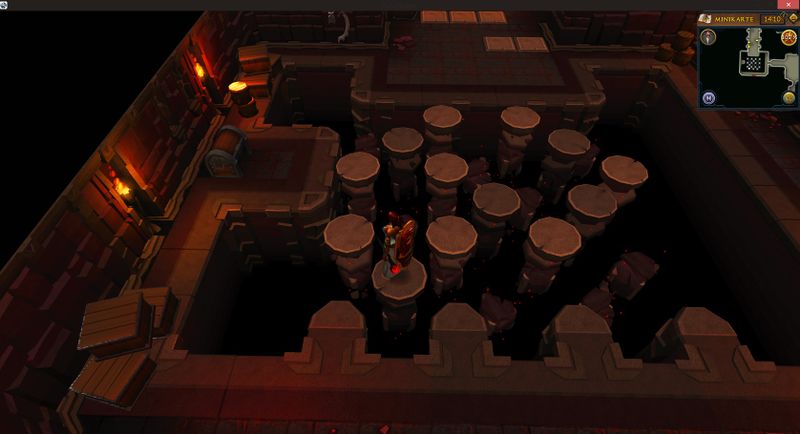Activate the home teleport button
The image size is (800, 434).
tap(708, 97)
